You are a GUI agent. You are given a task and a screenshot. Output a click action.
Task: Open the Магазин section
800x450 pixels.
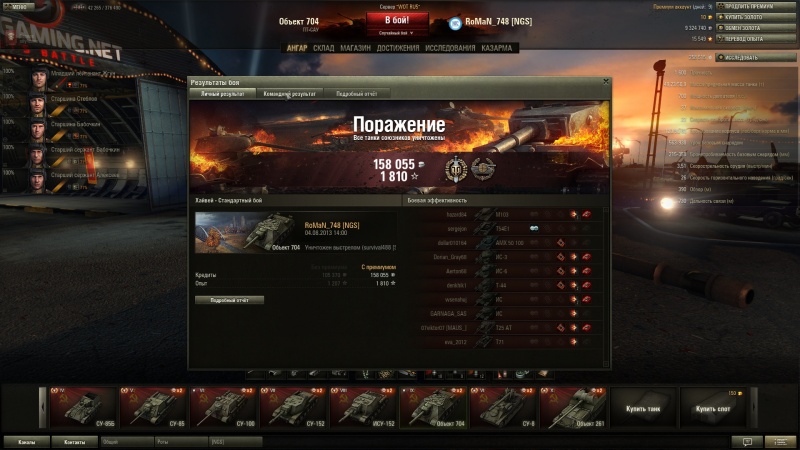(355, 47)
